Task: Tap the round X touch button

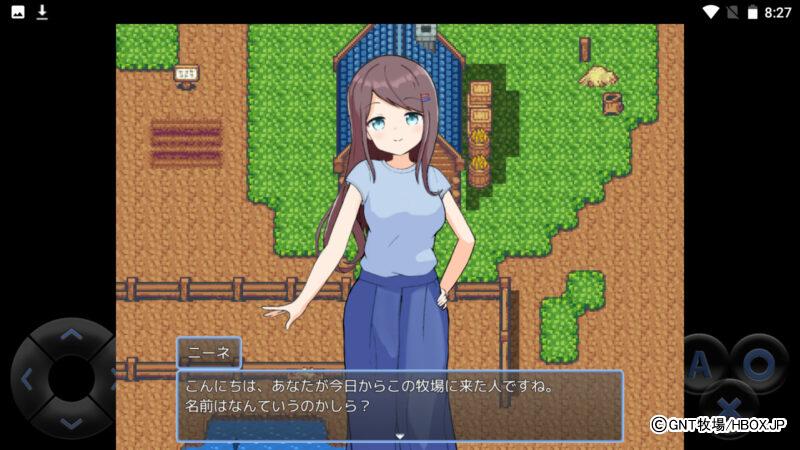Action: pyautogui.click(x=729, y=407)
